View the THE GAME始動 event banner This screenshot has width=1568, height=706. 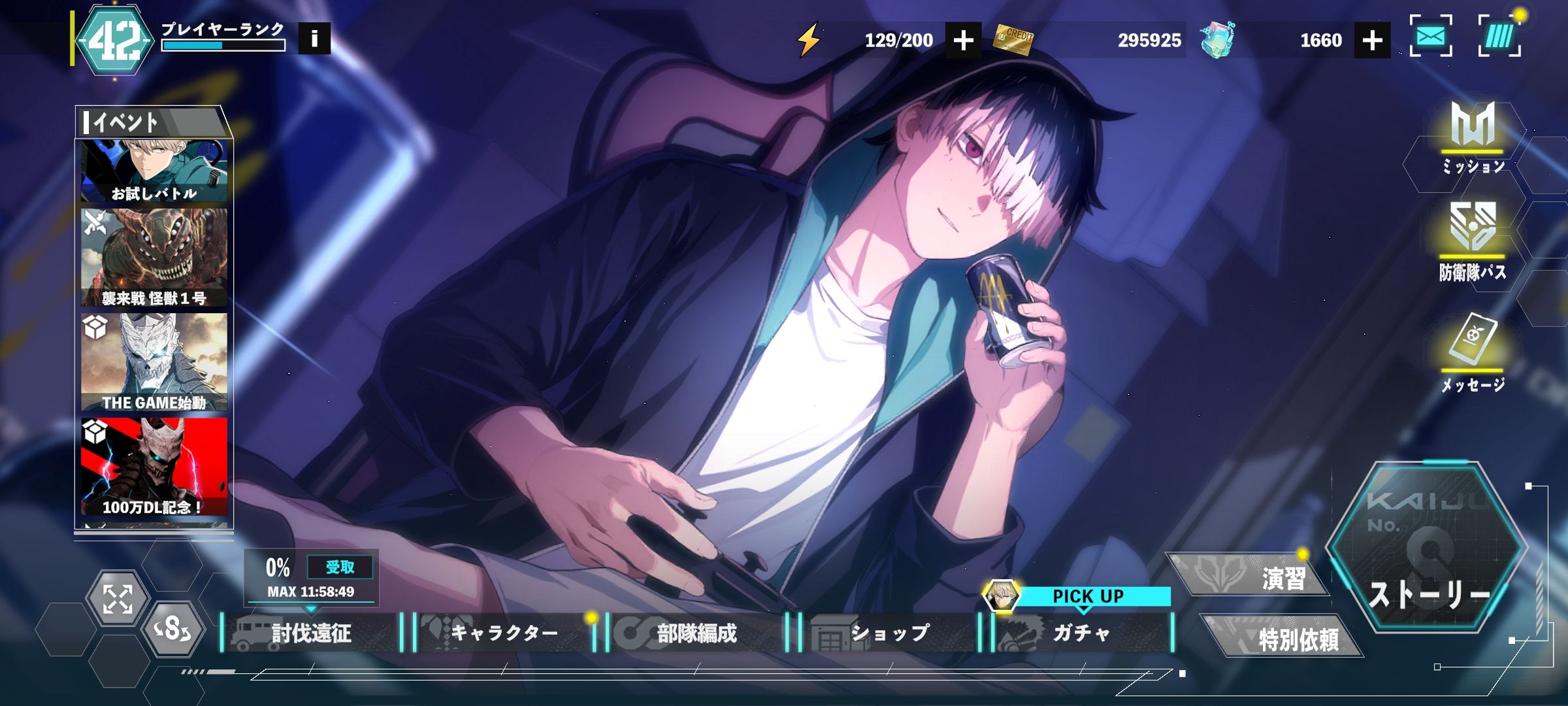tap(154, 362)
